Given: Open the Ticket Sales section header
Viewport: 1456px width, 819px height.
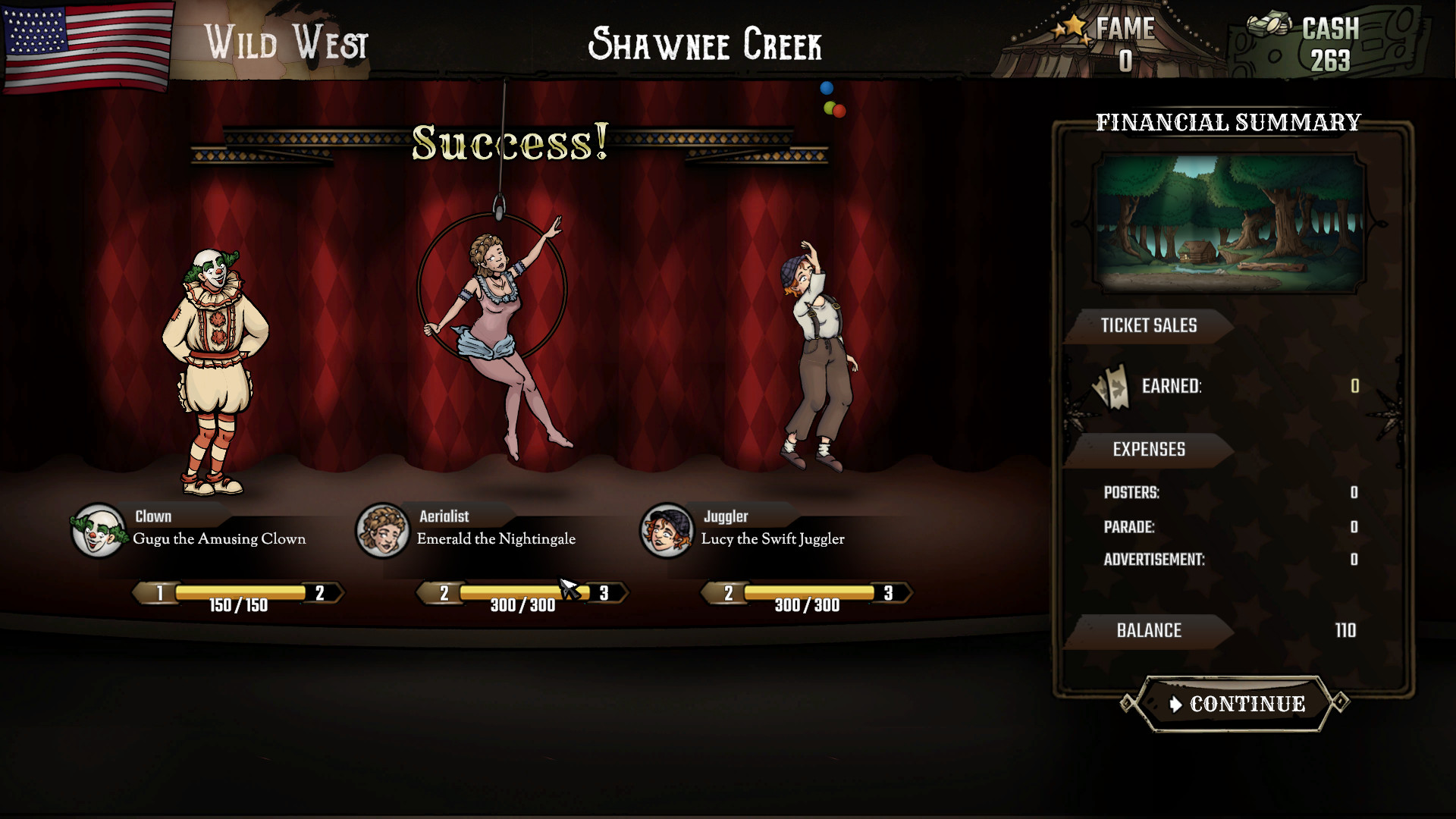Looking at the screenshot, I should pos(1149,326).
